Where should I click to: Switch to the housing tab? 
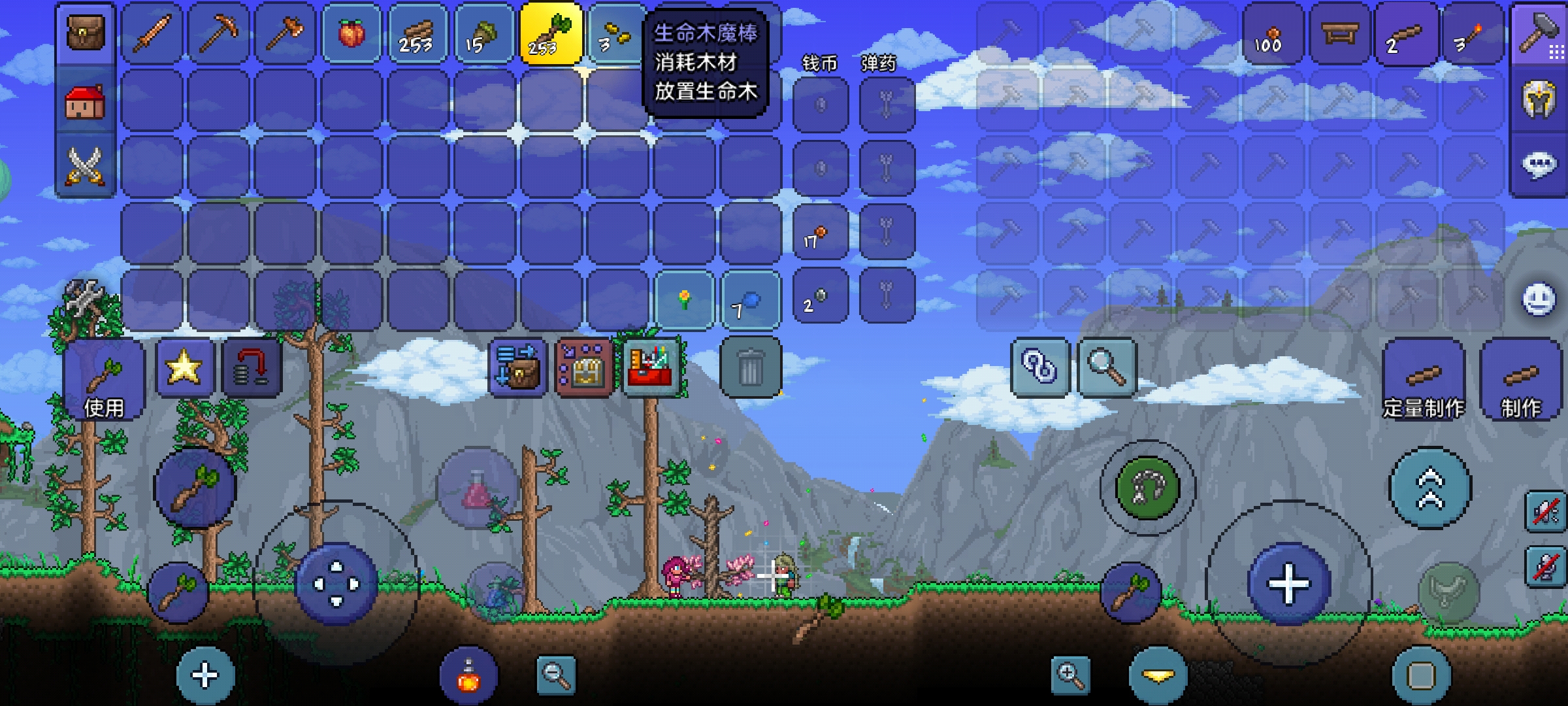86,101
